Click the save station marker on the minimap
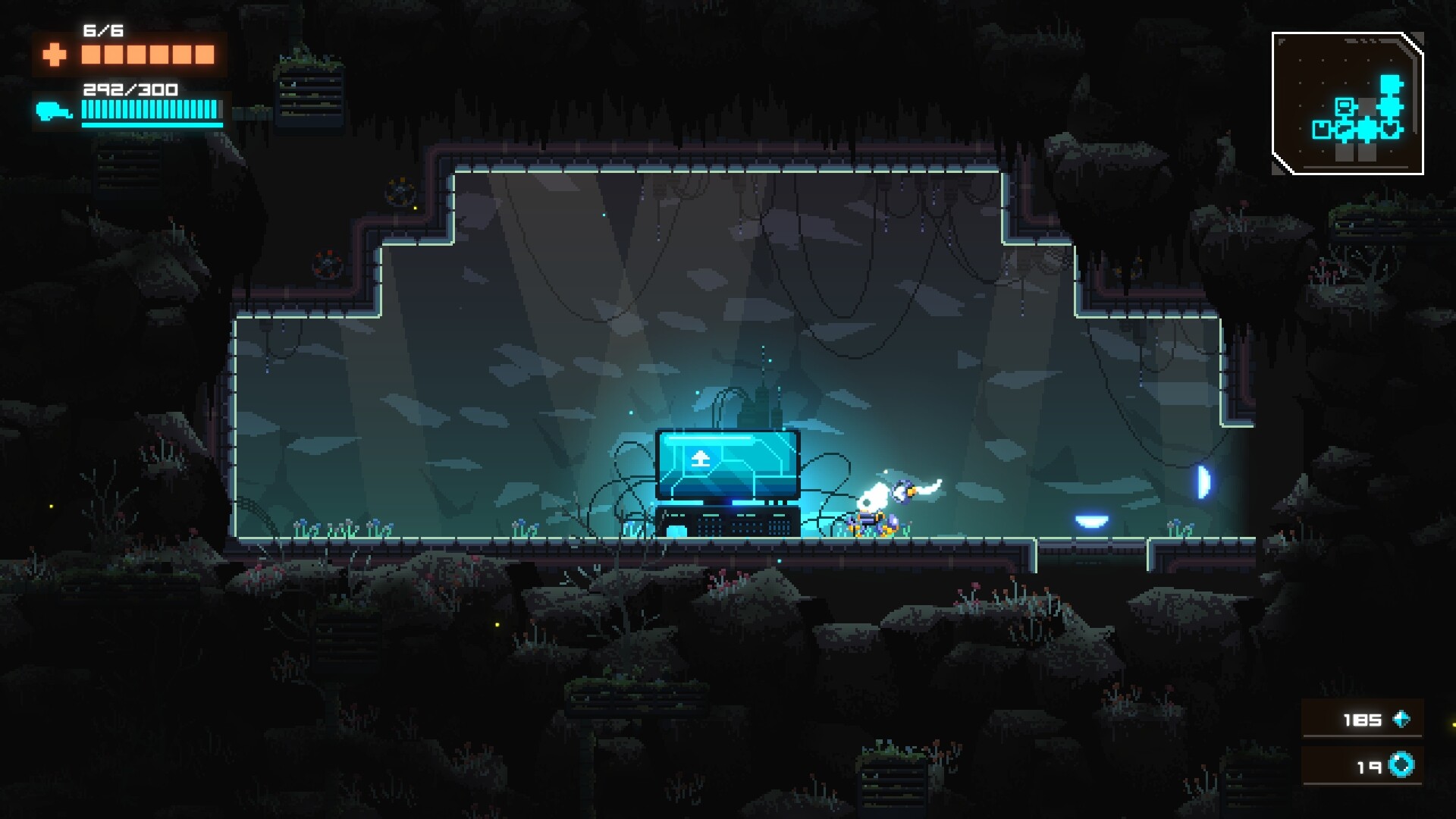1456x819 pixels. (x=1321, y=130)
